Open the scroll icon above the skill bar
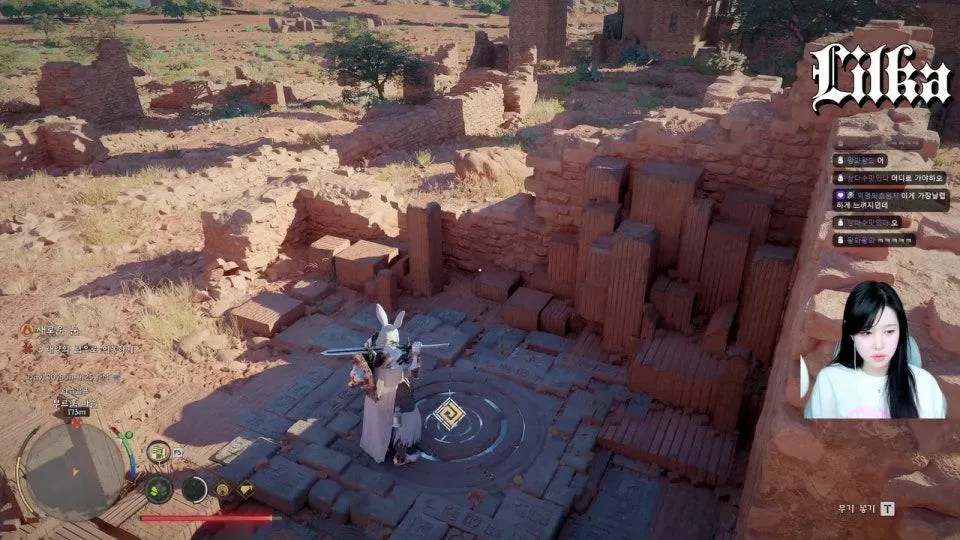This screenshot has width=960, height=540. pyautogui.click(x=158, y=452)
